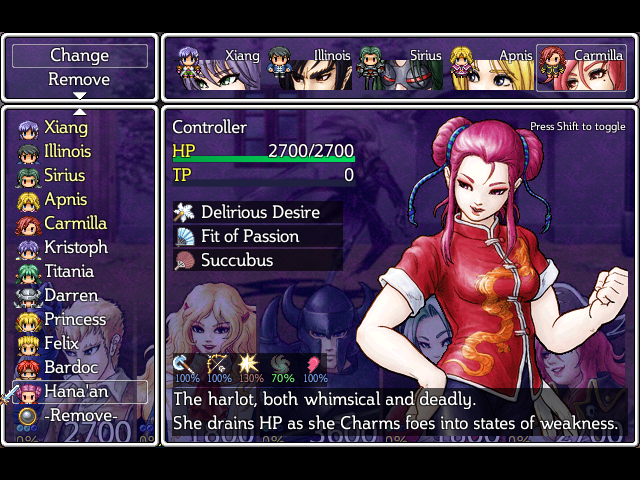Choose the Remove command at top
This screenshot has width=640, height=480.
point(79,79)
